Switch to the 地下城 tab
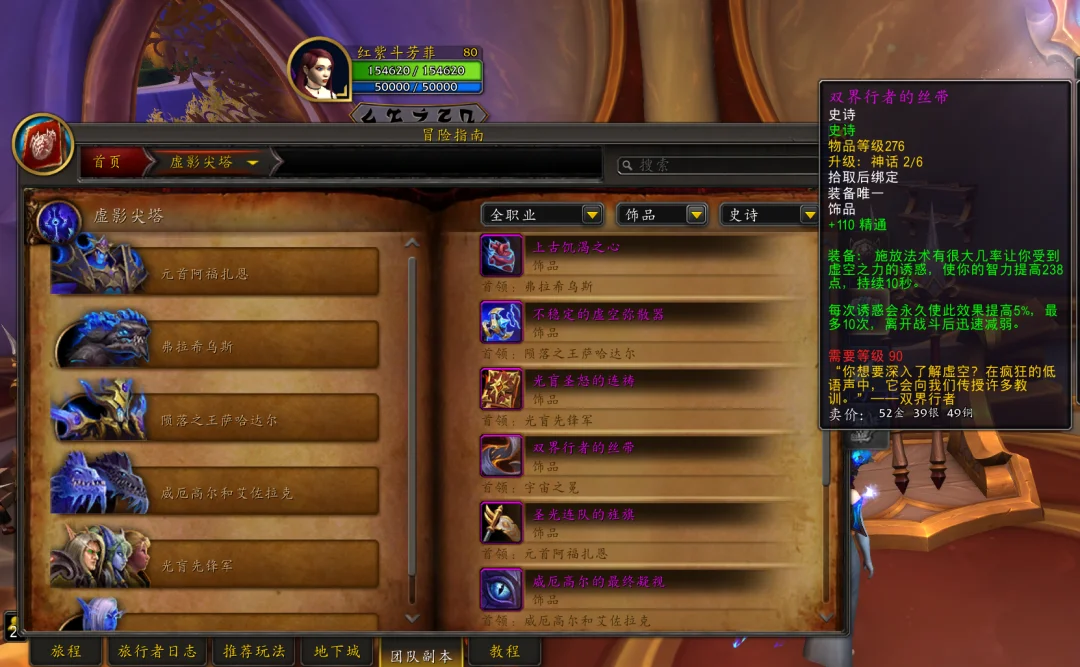The height and width of the screenshot is (667, 1080). pyautogui.click(x=336, y=651)
